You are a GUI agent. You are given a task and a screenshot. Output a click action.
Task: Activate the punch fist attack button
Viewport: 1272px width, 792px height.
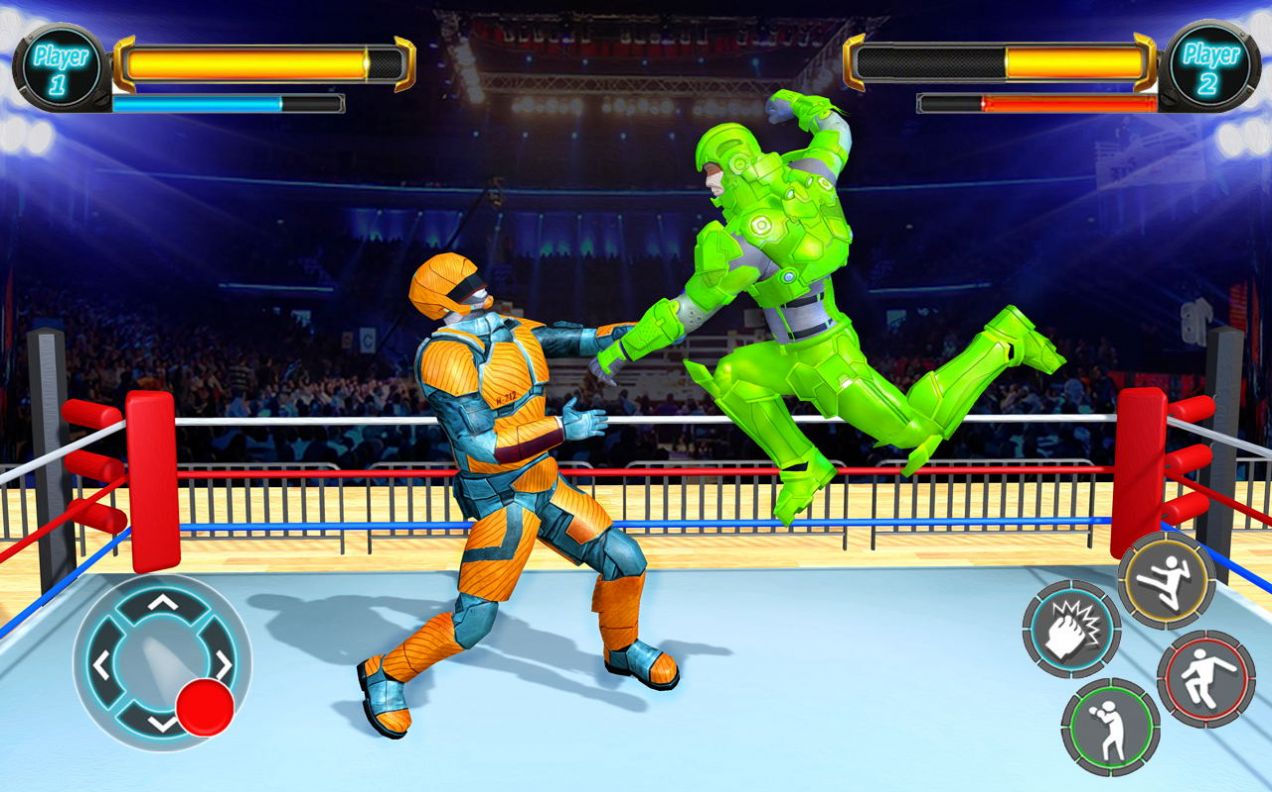[1071, 629]
